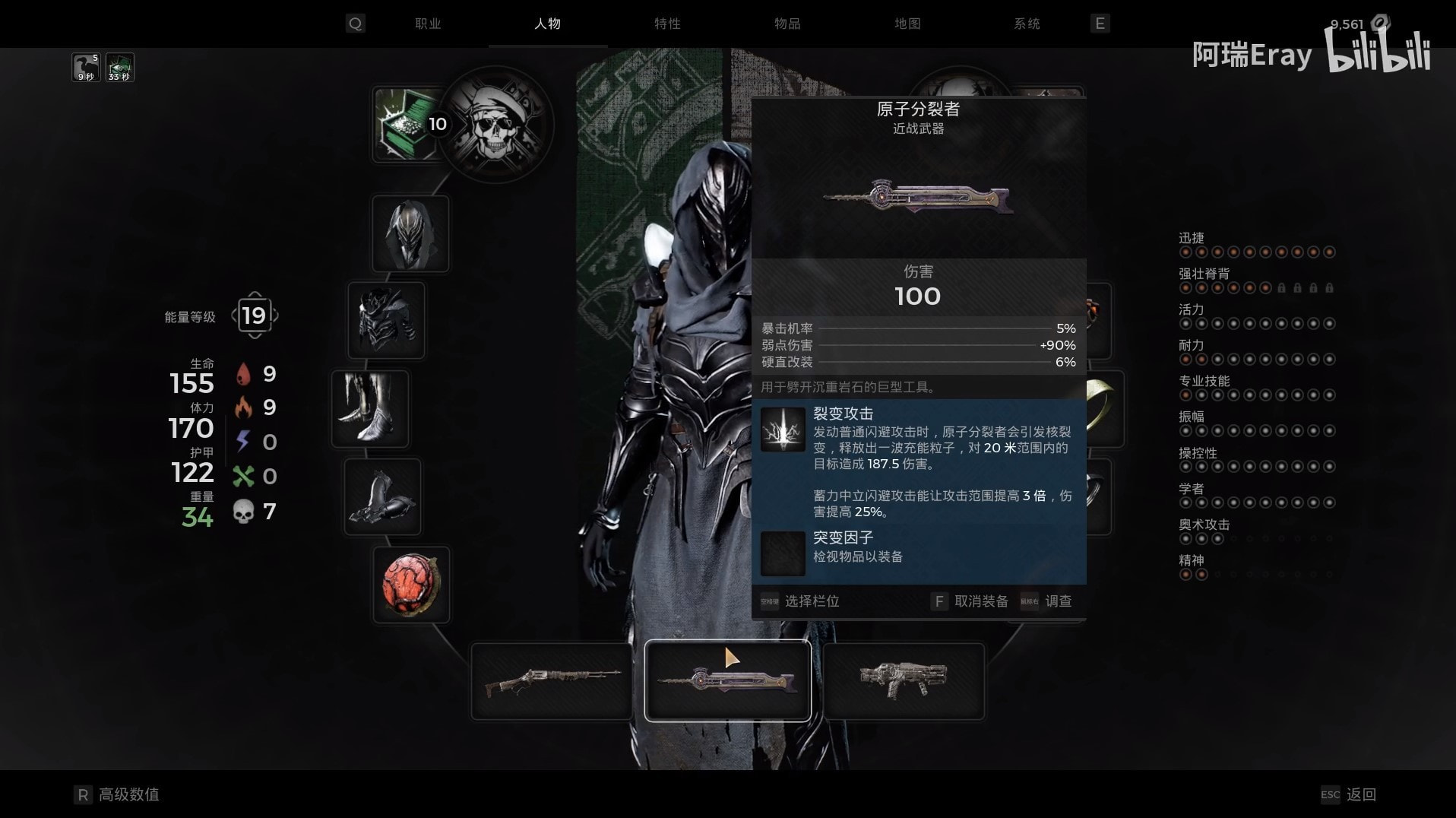Choose the chest armor slot
The height and width of the screenshot is (818, 1456).
coord(386,320)
